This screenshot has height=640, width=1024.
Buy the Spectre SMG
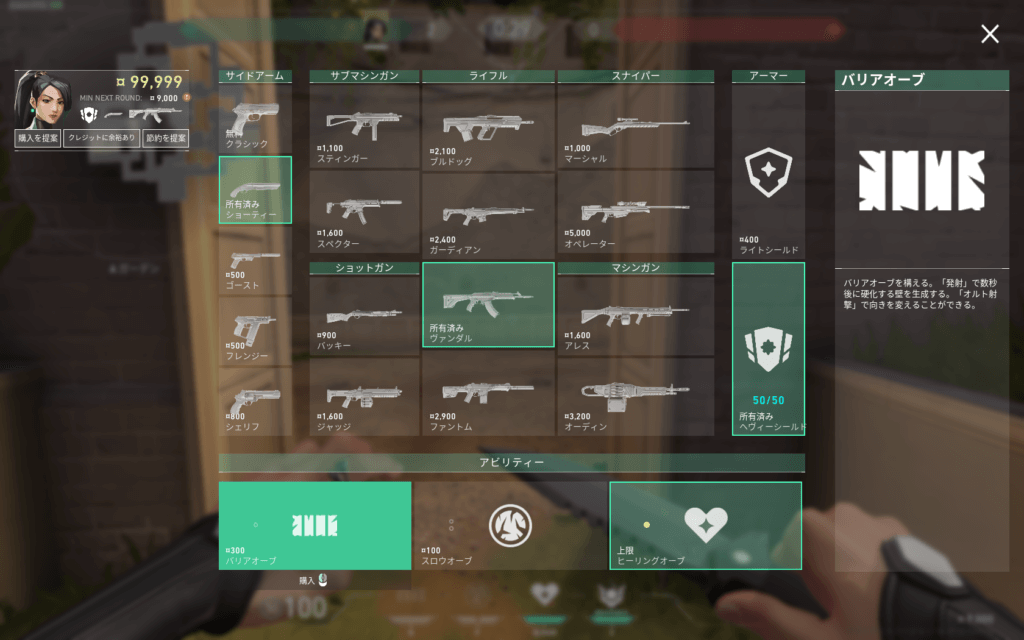point(364,212)
